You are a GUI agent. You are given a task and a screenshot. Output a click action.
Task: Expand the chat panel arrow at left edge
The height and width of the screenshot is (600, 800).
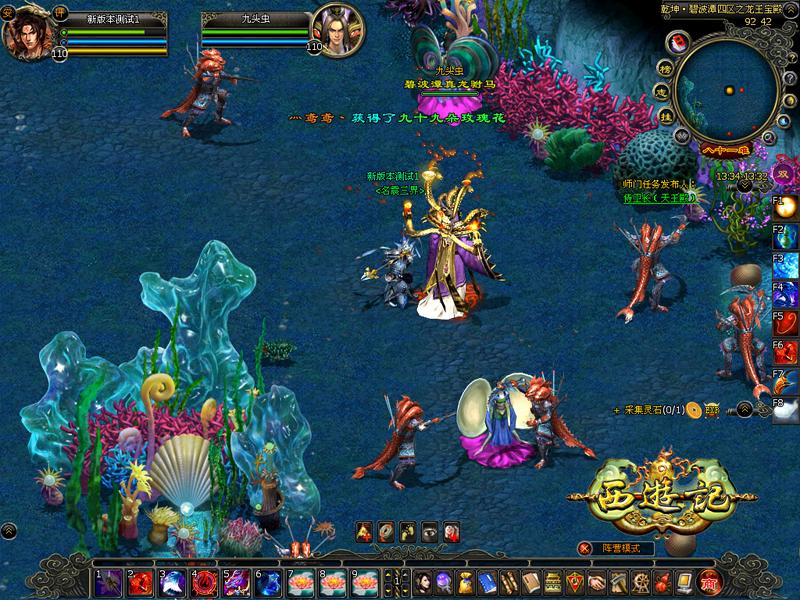(x=8, y=529)
